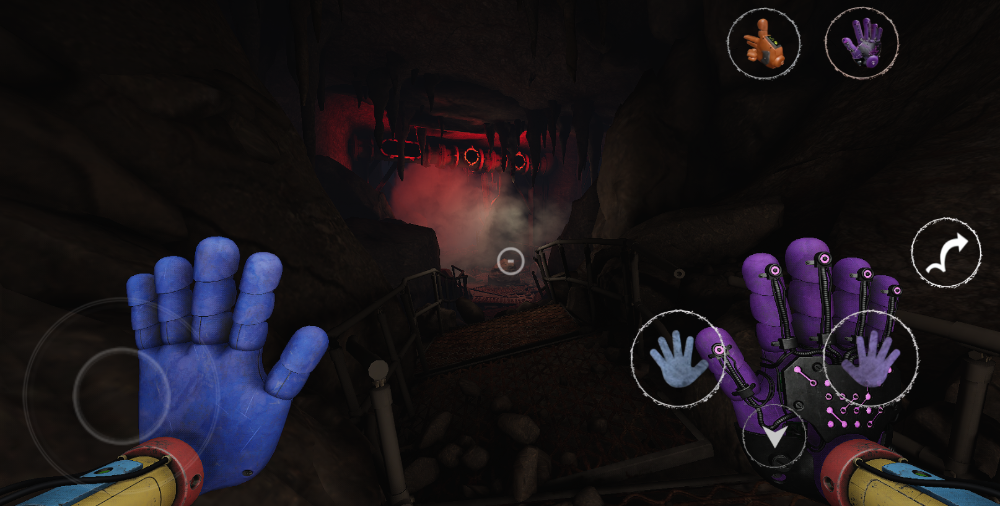Tap the curved arrow jump button

946,254
